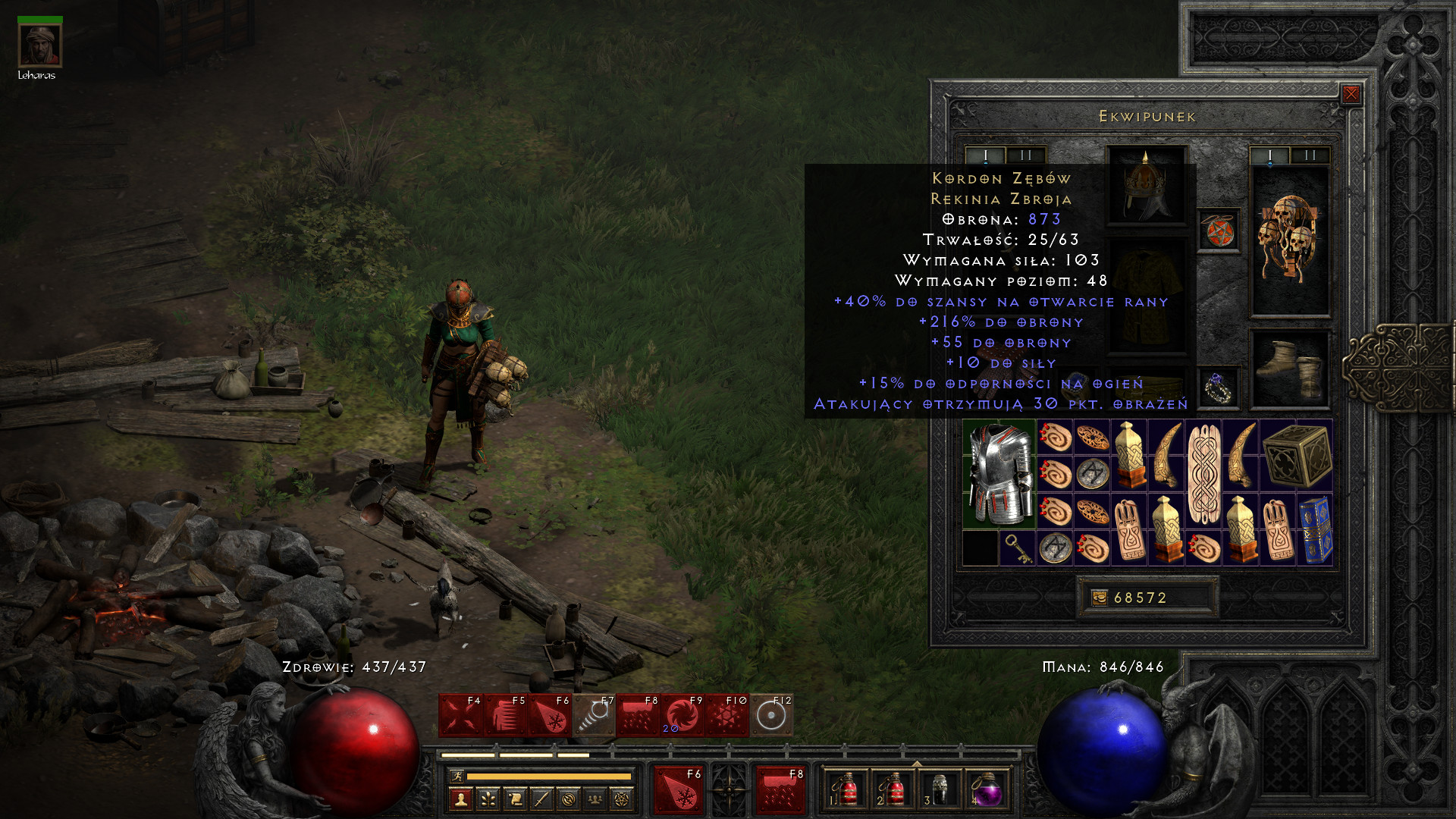Screen dimensions: 1456x819
Task: Pick up the silver plate armor in inventory
Action: (999, 474)
